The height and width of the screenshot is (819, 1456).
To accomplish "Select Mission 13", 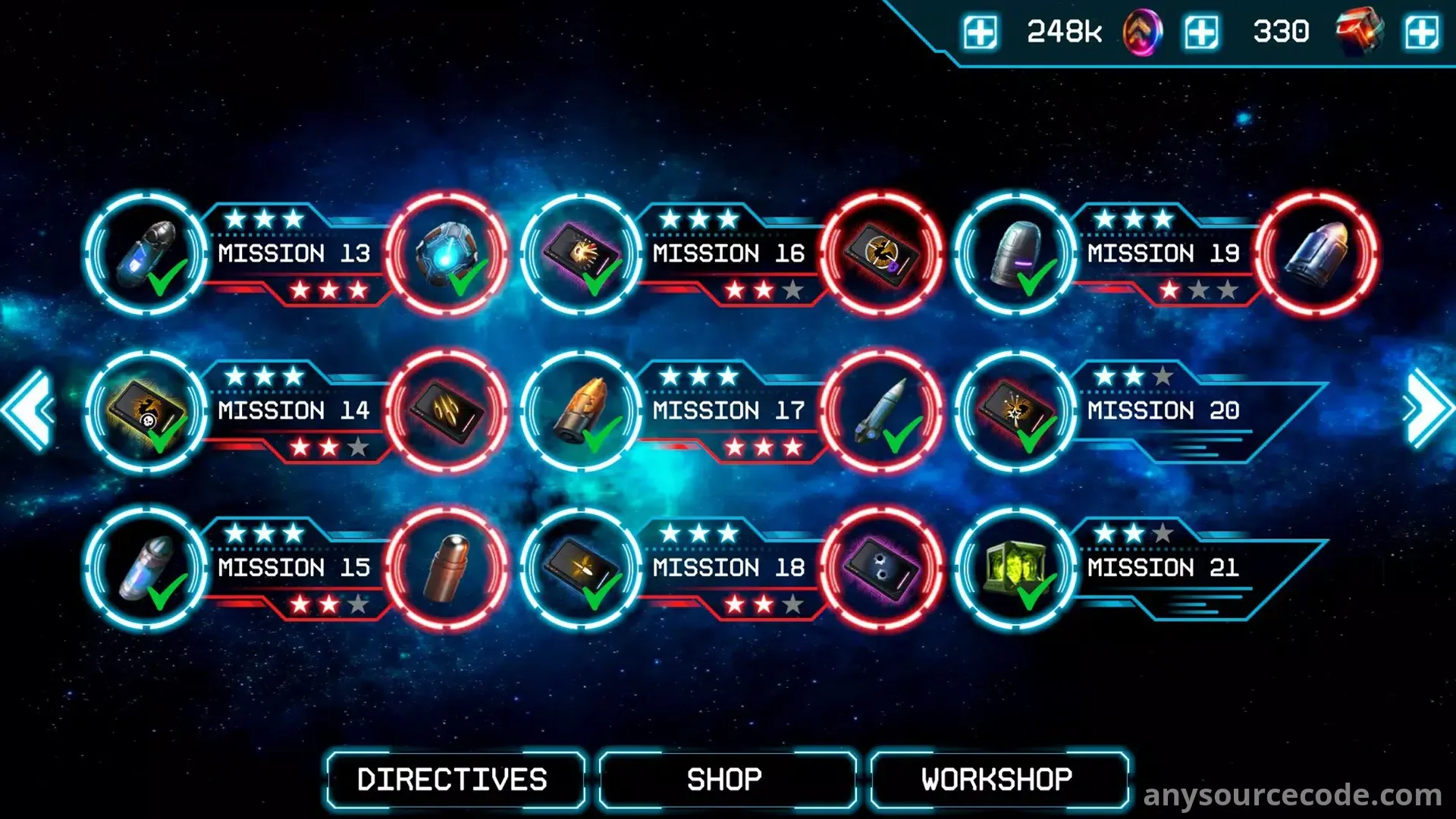I will point(294,253).
